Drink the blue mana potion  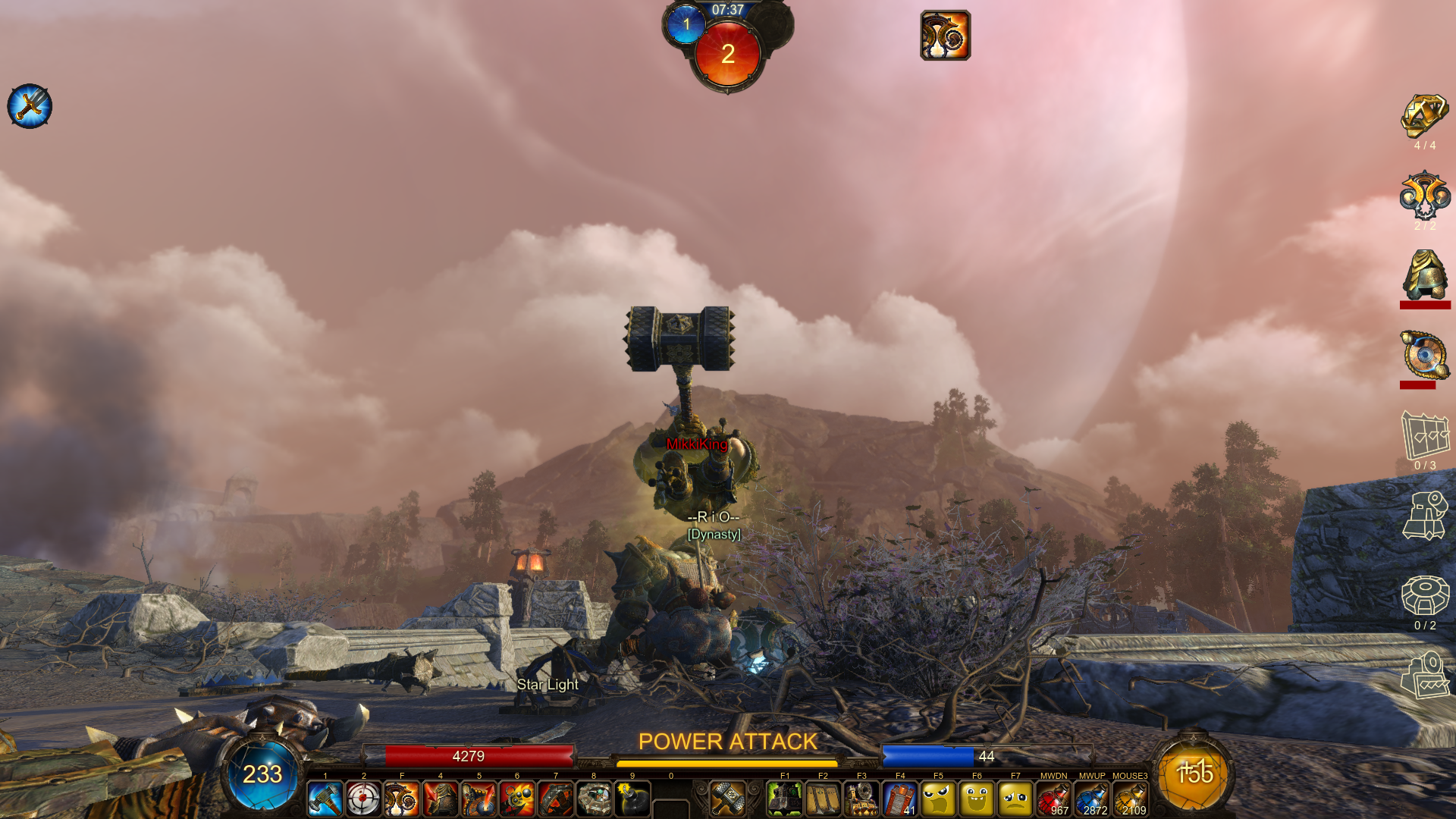pyautogui.click(x=1092, y=799)
